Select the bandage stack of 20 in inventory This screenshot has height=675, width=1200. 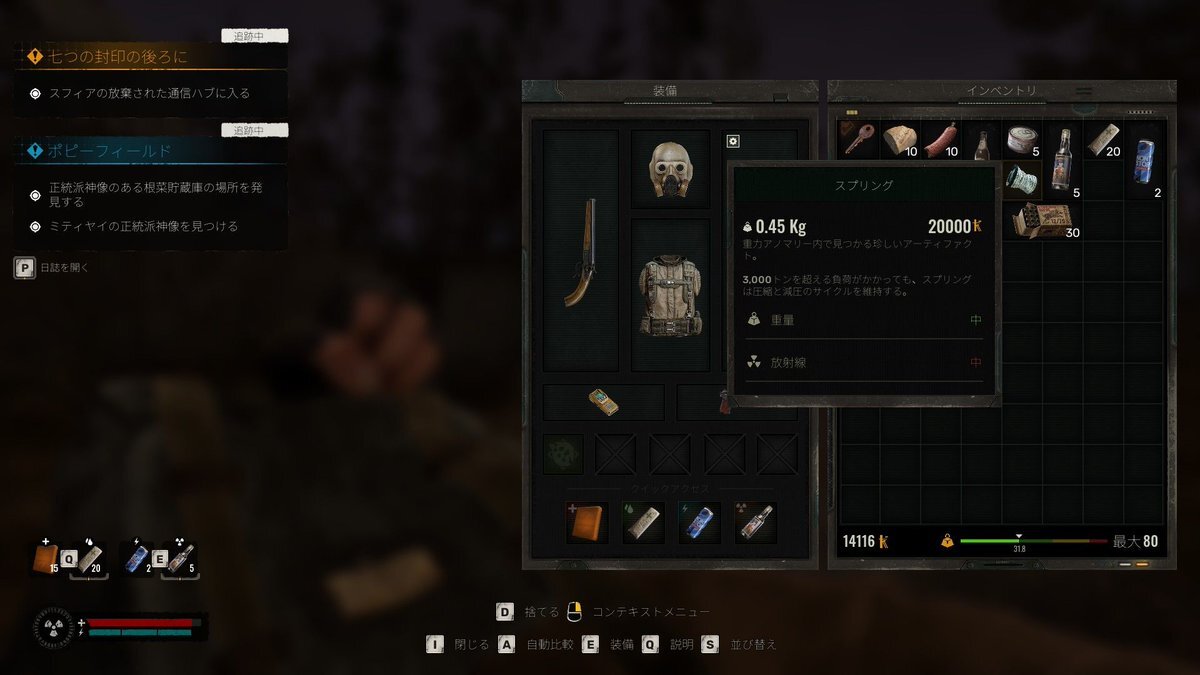click(x=1104, y=140)
